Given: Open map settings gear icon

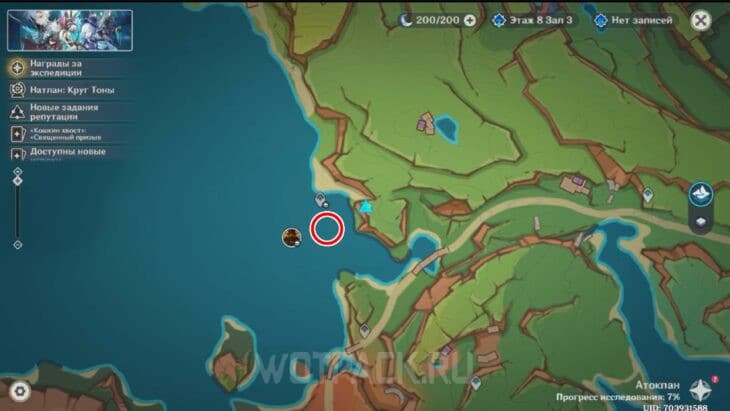Looking at the screenshot, I should 20,391.
